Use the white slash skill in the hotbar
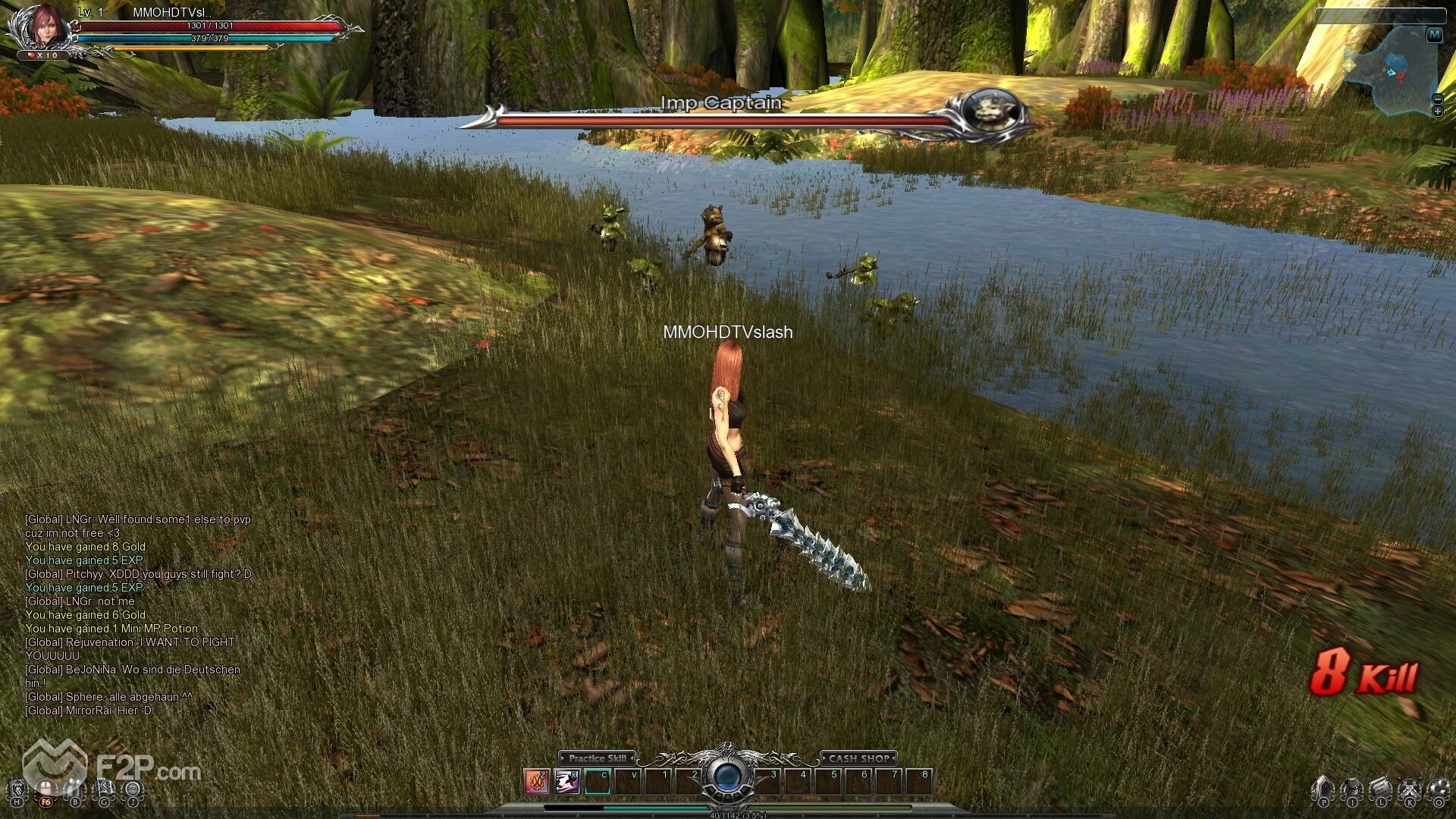The image size is (1456, 819). click(567, 780)
